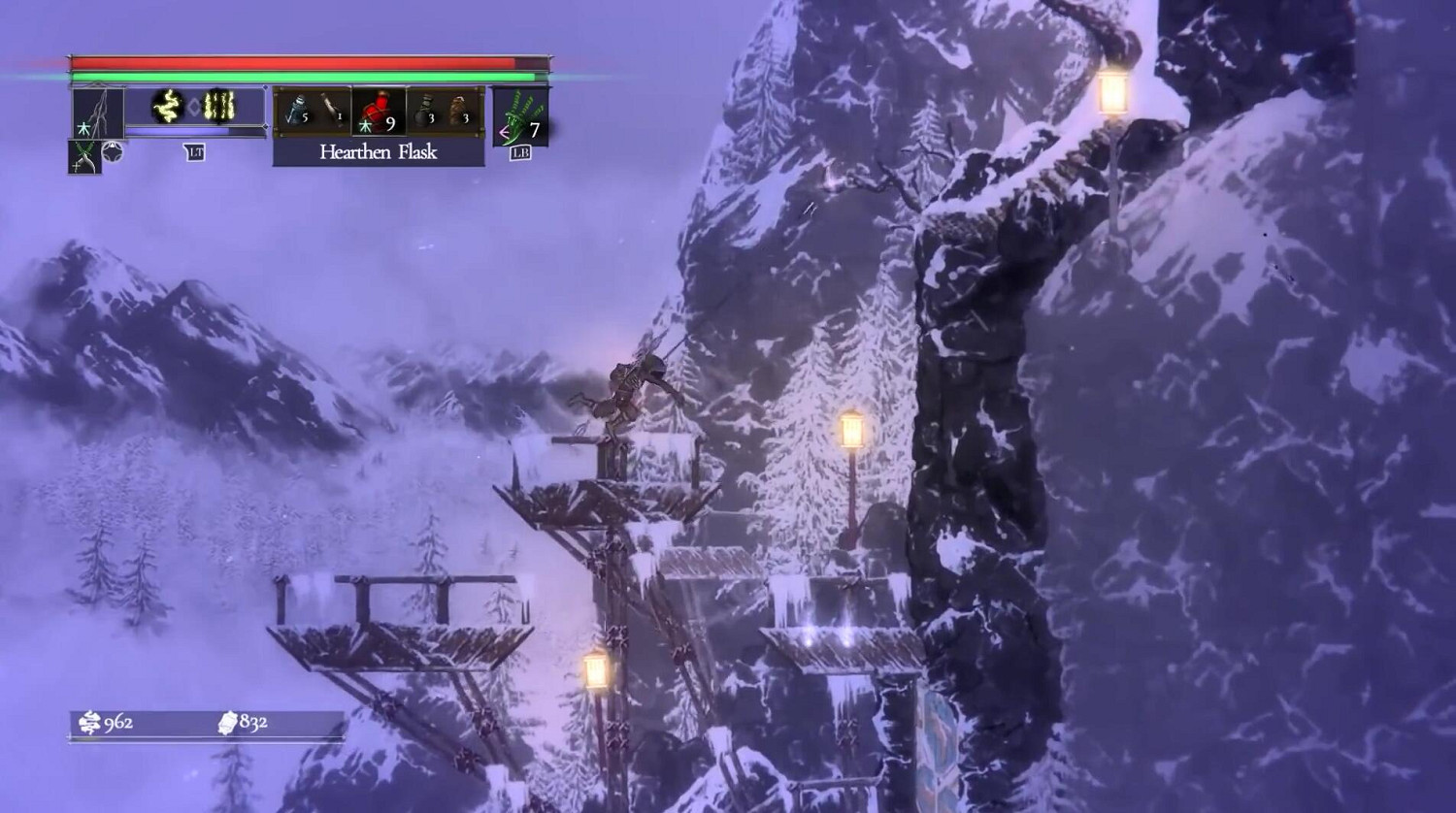1456x813 pixels.
Task: Expand the glowing serpent rune slot
Action: 167,105
